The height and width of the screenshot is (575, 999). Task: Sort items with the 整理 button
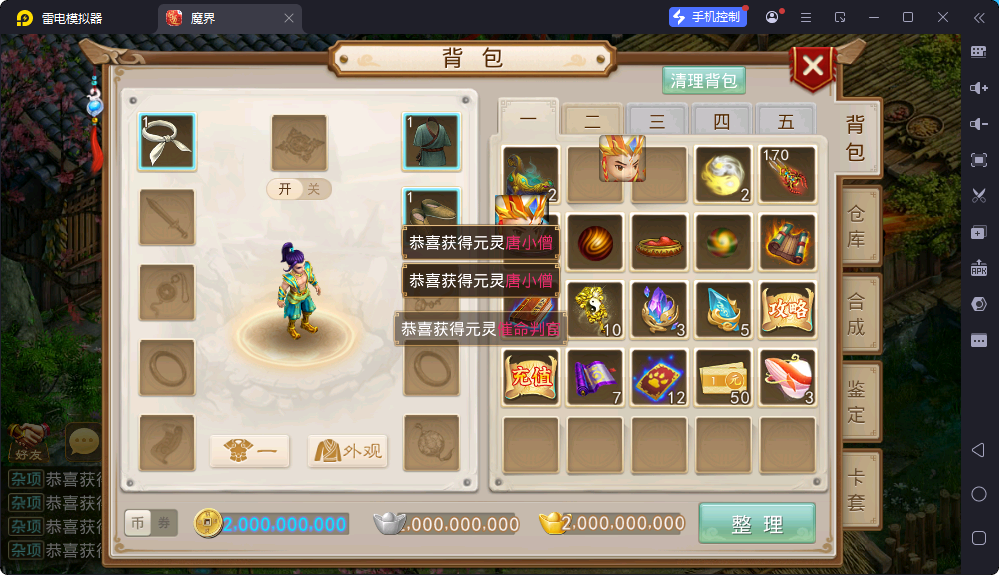click(757, 524)
